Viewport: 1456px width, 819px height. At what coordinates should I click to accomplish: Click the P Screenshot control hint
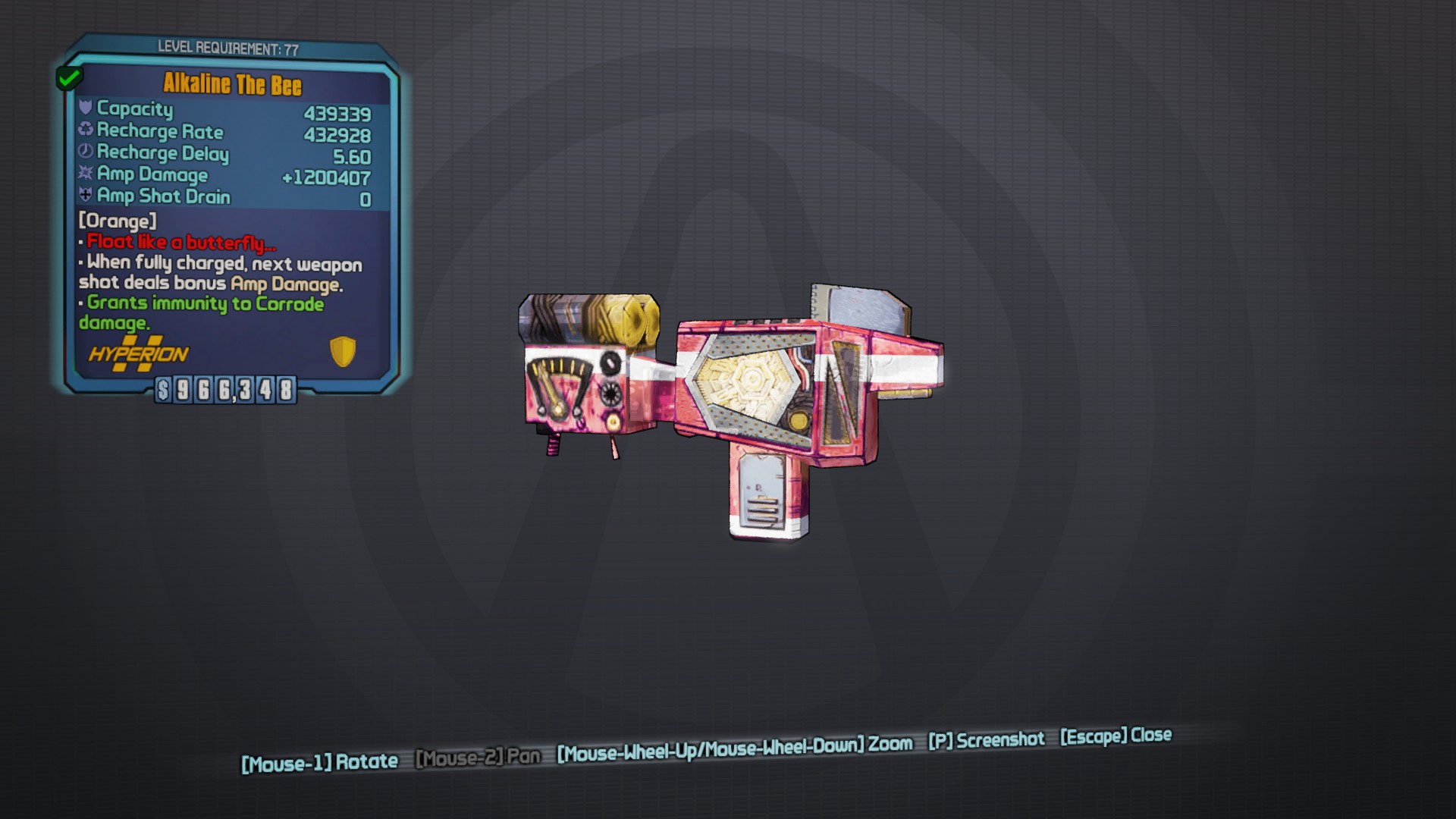coord(987,740)
